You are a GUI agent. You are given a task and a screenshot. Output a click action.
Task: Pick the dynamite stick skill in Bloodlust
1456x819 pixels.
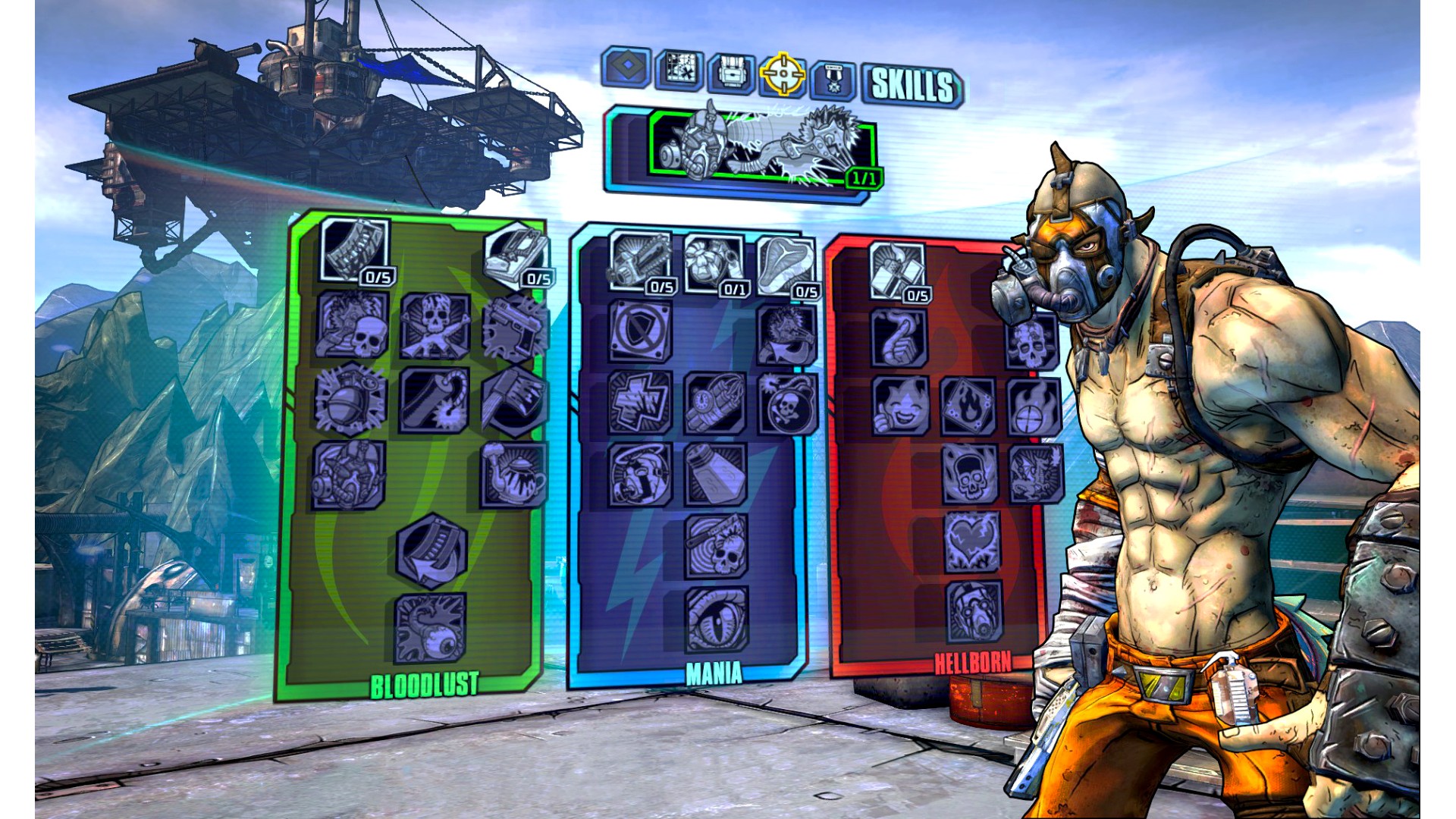click(x=435, y=400)
